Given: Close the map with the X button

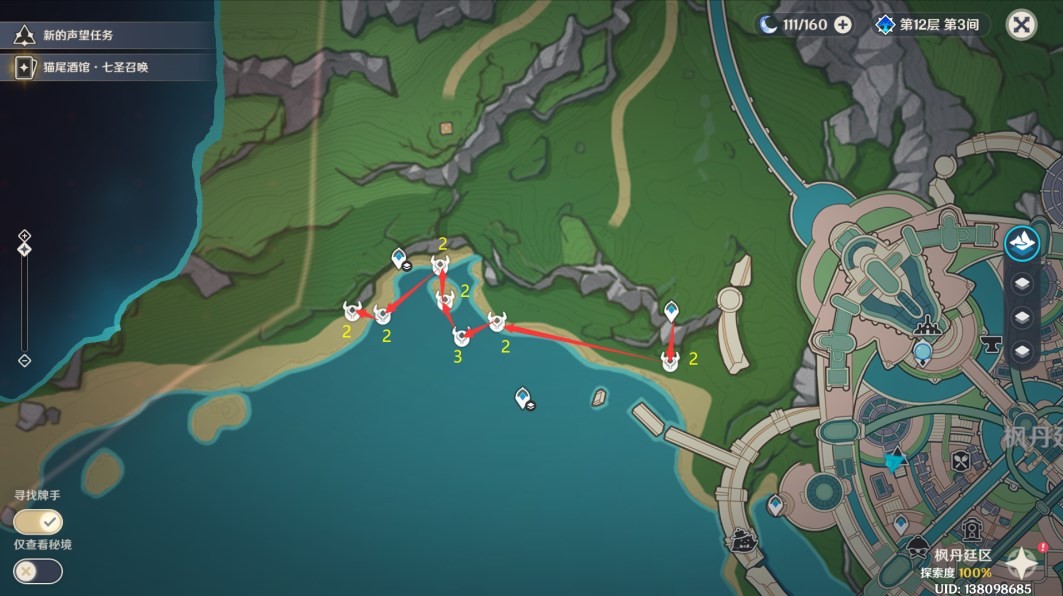Looking at the screenshot, I should 1020,24.
